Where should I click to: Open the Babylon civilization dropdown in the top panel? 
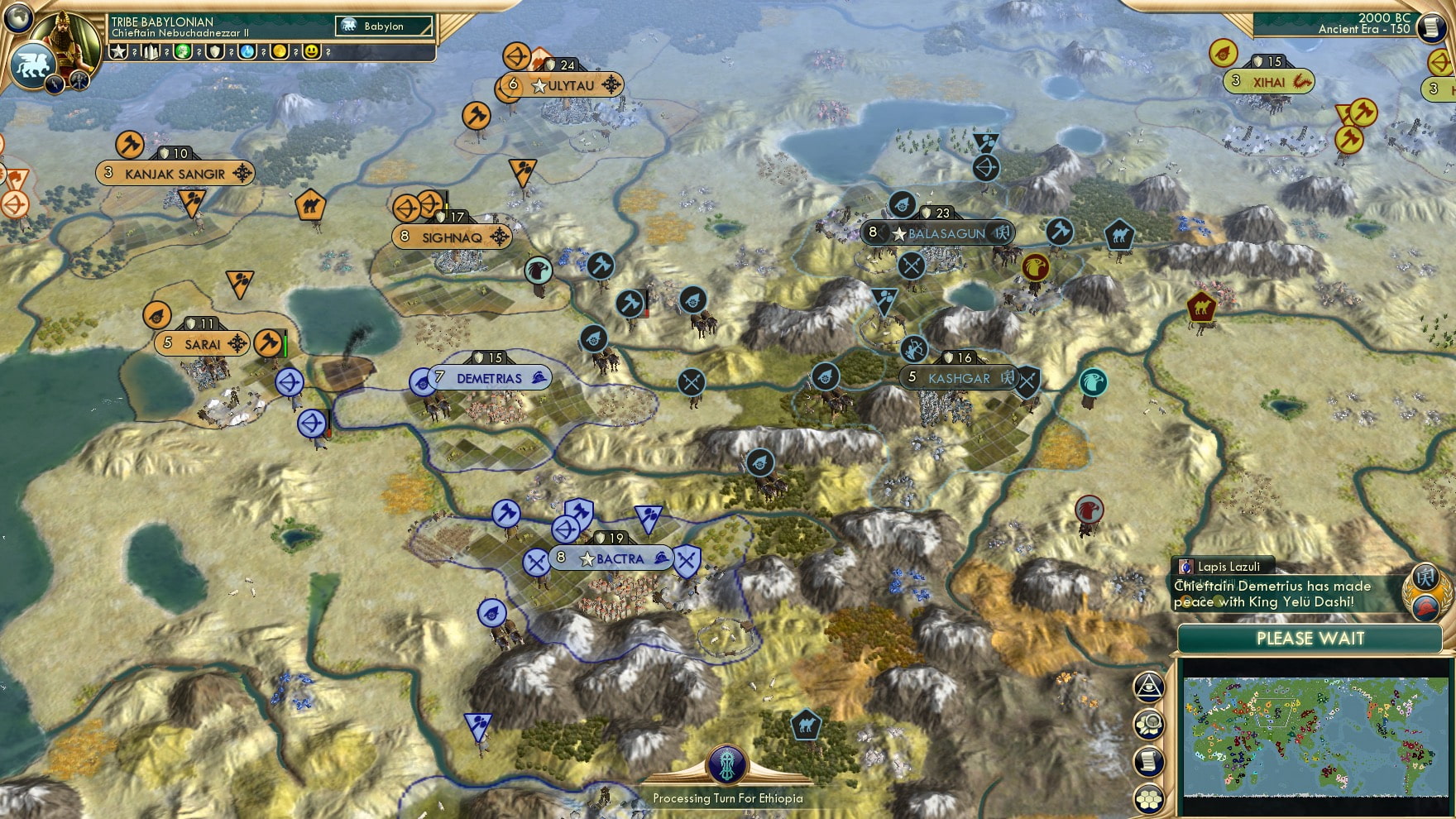coord(383,26)
